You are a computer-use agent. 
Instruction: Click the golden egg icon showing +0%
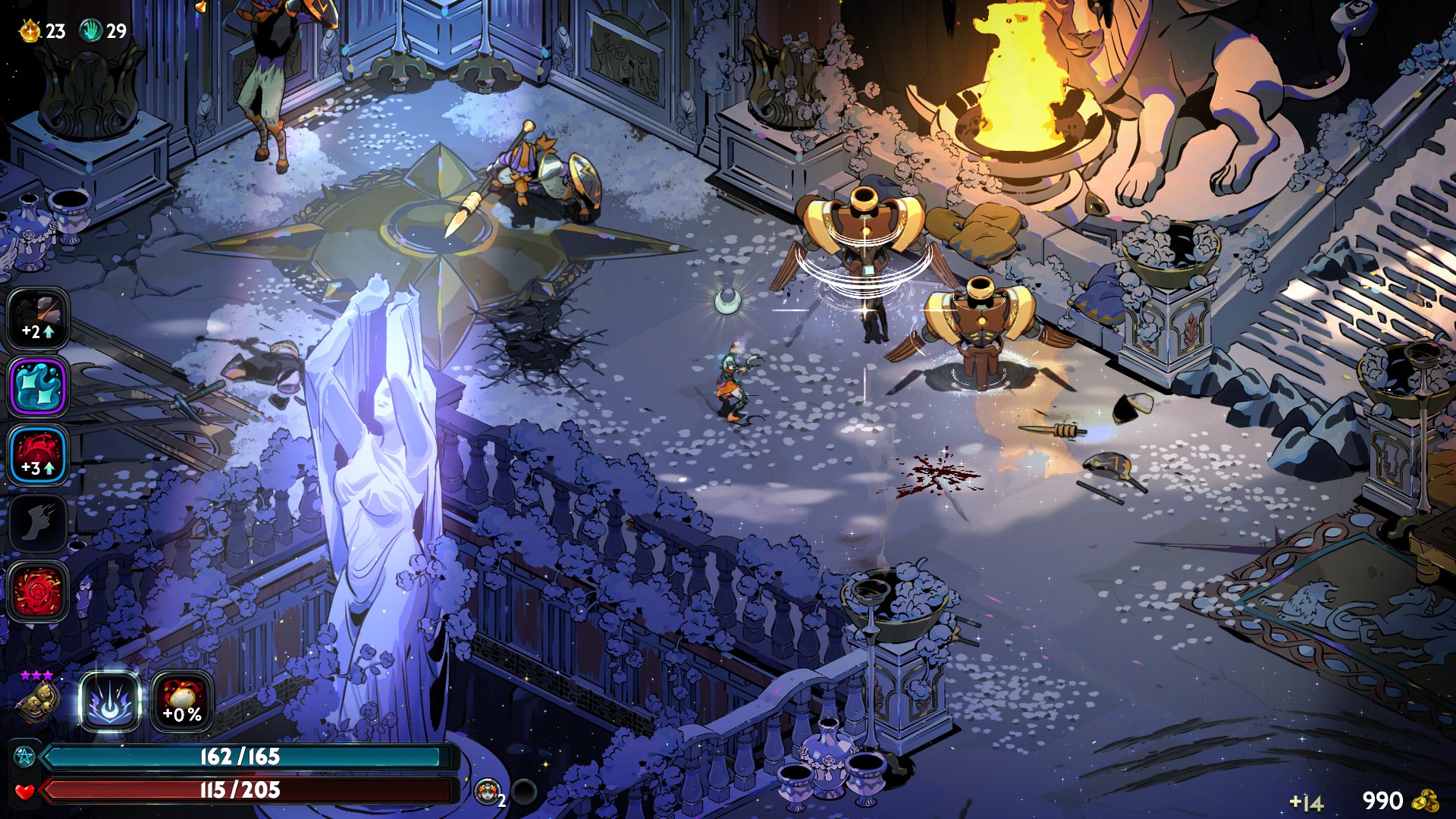[182, 702]
